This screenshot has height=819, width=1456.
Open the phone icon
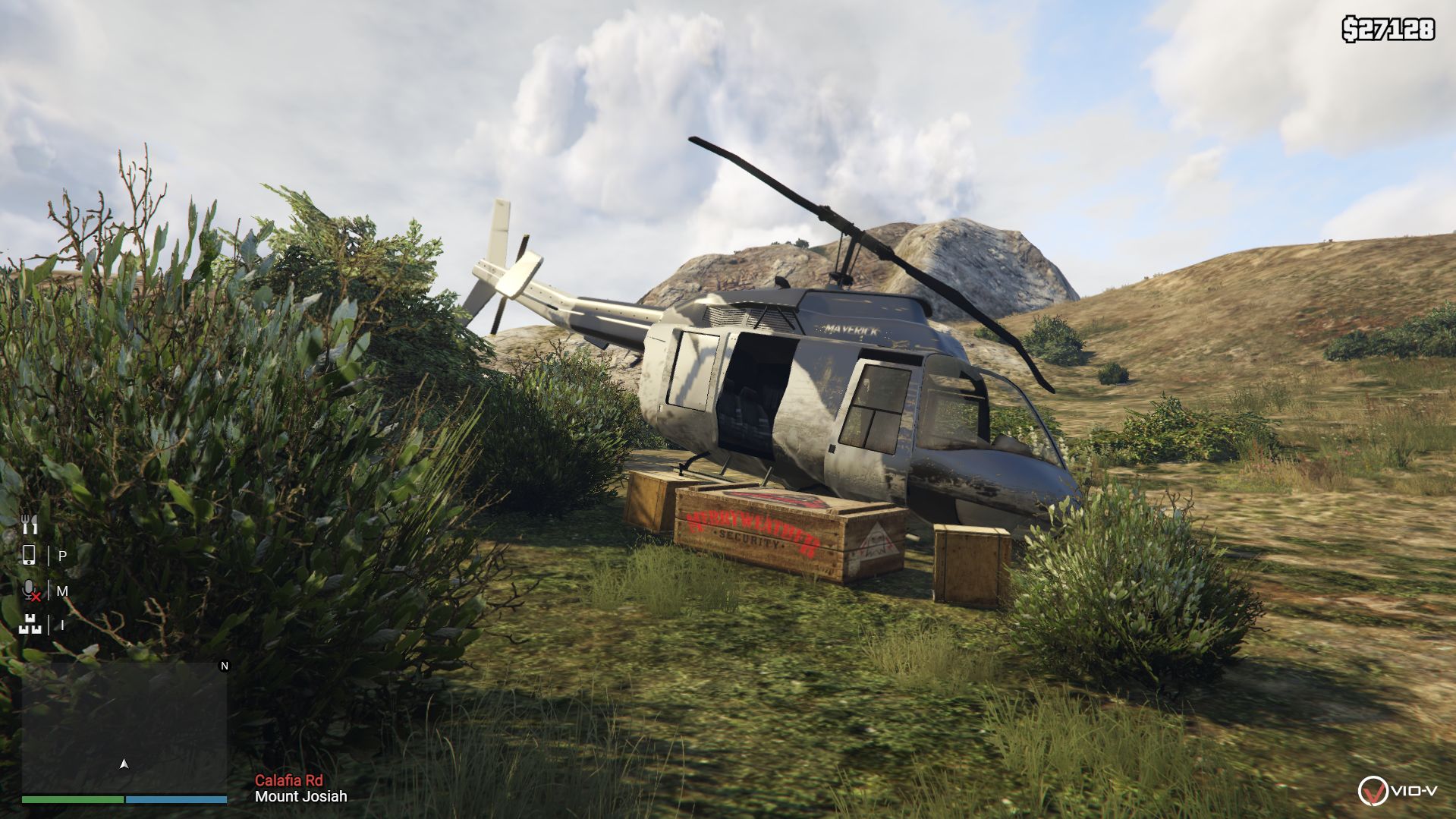click(29, 556)
